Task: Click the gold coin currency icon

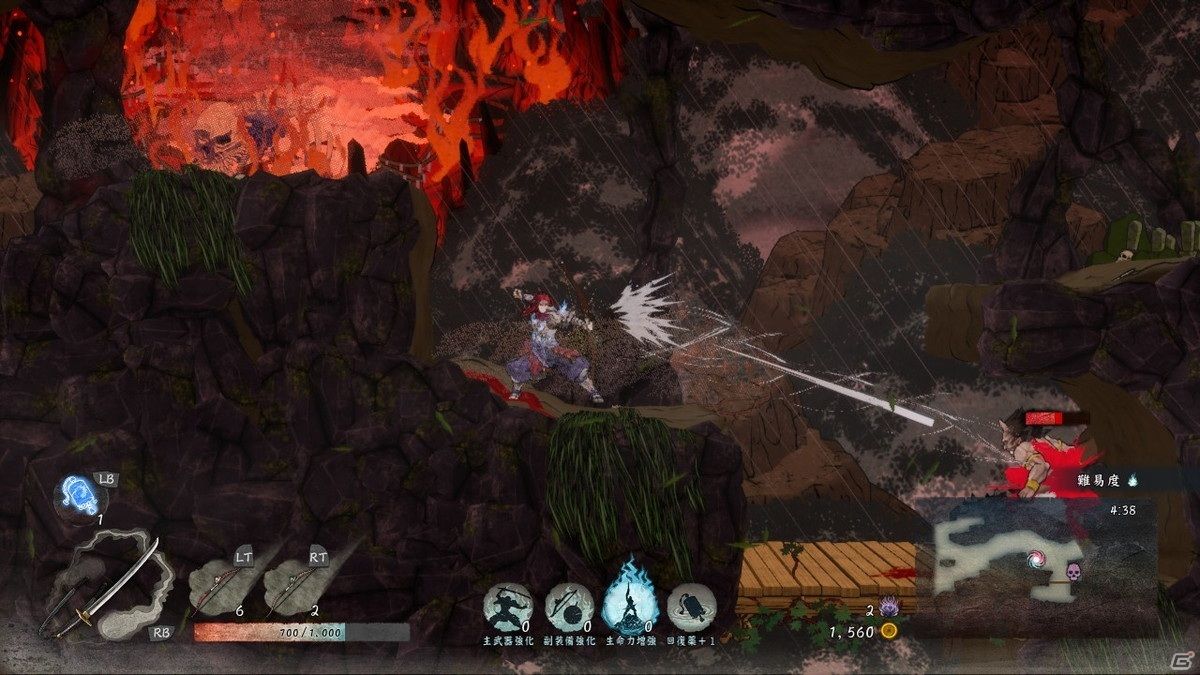Action: tap(888, 631)
